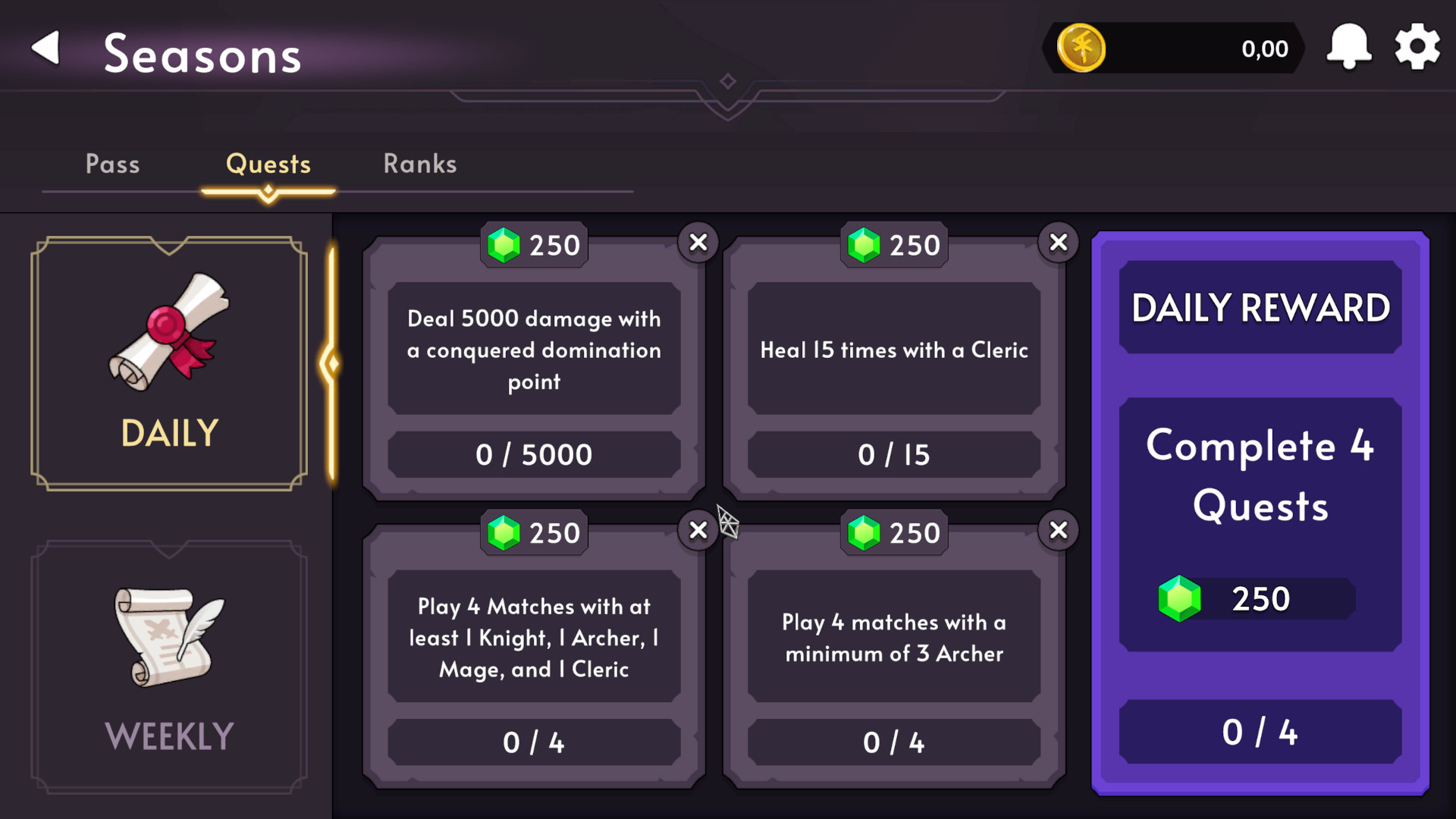Open the Seasons settings gear

[x=1417, y=47]
